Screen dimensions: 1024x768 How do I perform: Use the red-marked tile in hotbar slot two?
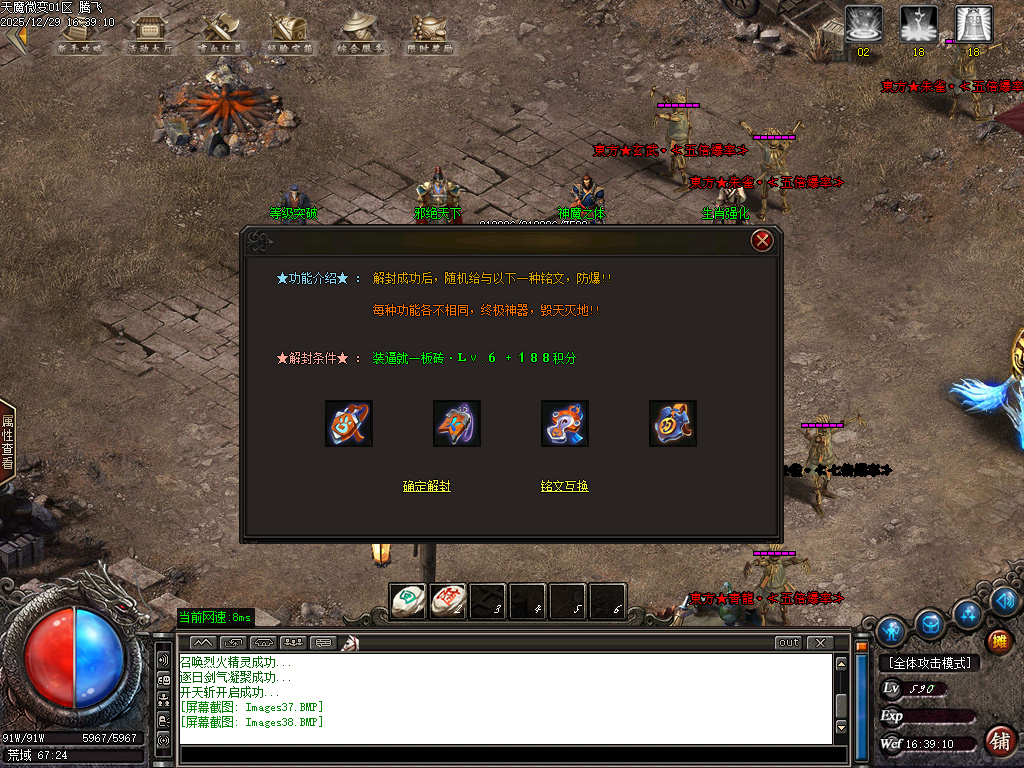tap(447, 600)
